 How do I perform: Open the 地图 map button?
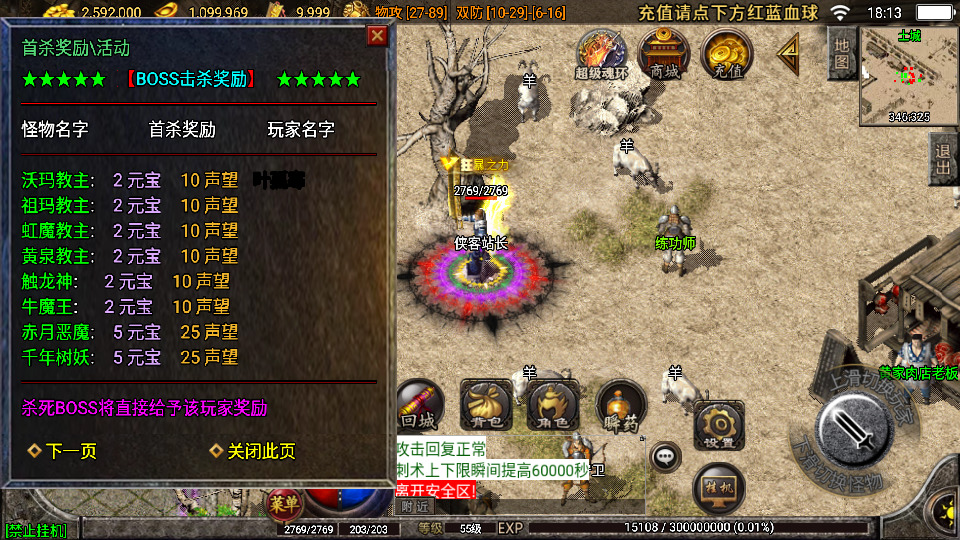(x=841, y=53)
